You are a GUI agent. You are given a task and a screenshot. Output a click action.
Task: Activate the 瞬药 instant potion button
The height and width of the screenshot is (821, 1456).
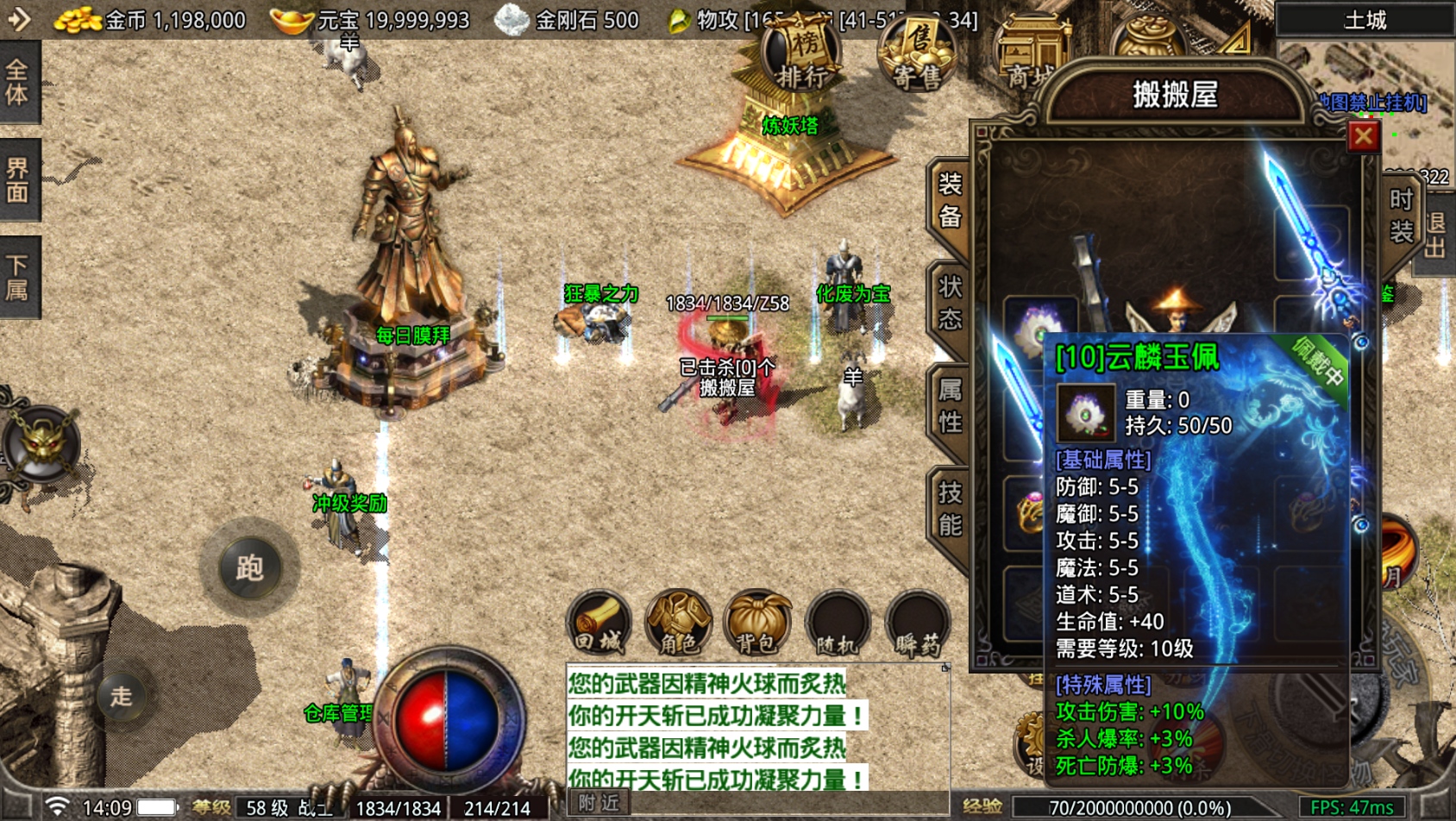pyautogui.click(x=917, y=624)
